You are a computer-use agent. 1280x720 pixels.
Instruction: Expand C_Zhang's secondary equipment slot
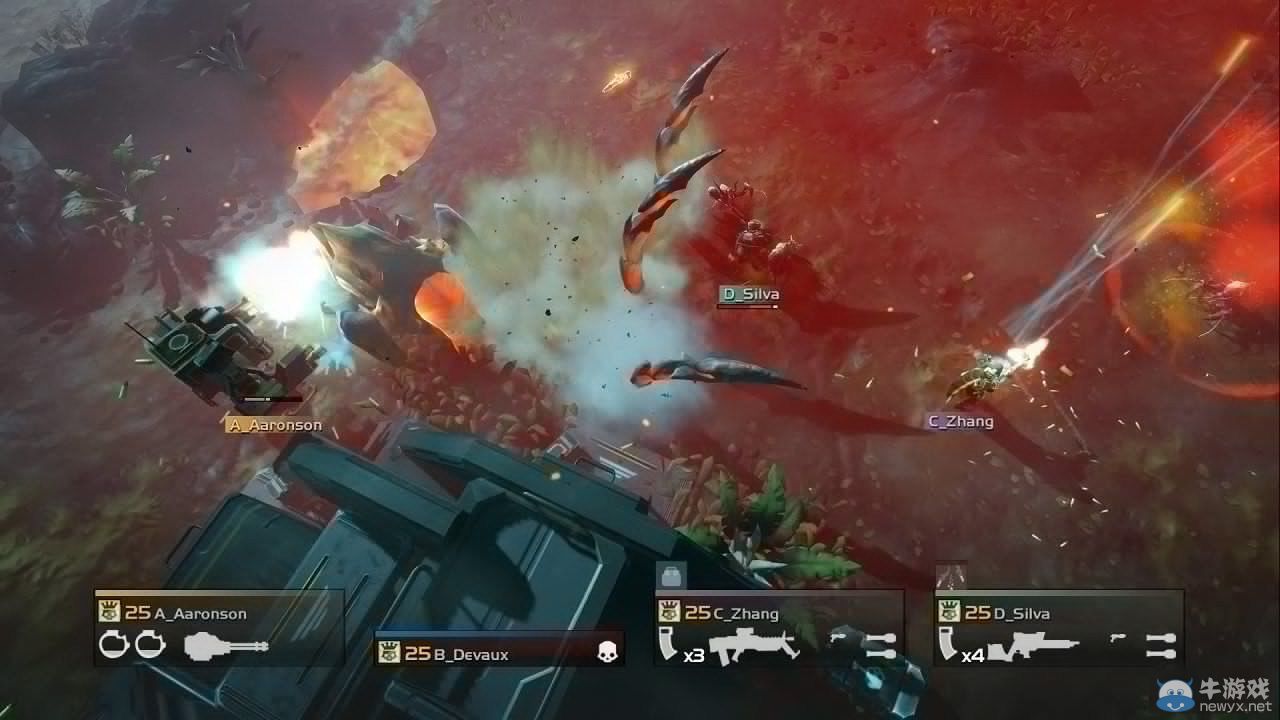880,645
